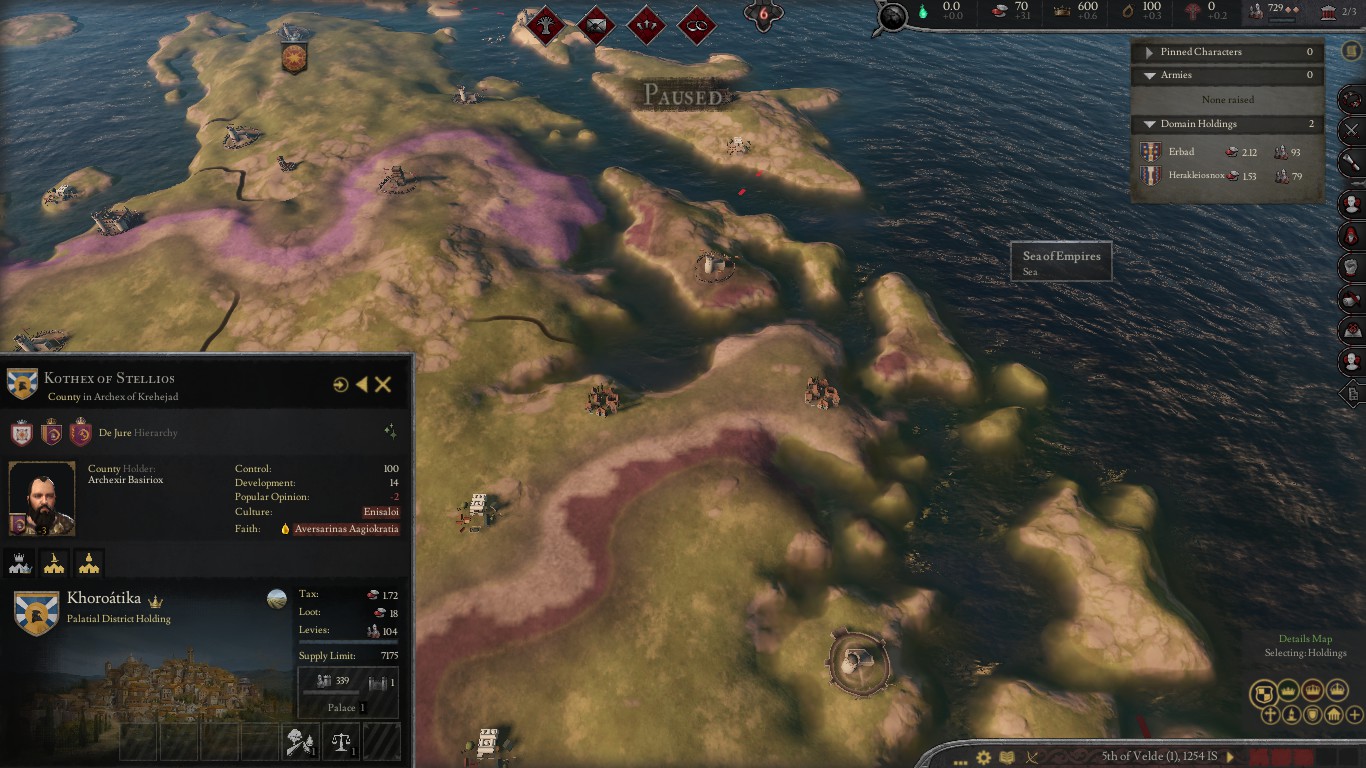Open the encyclopedia book icon in bottom bar
The width and height of the screenshot is (1366, 768).
tap(1007, 757)
